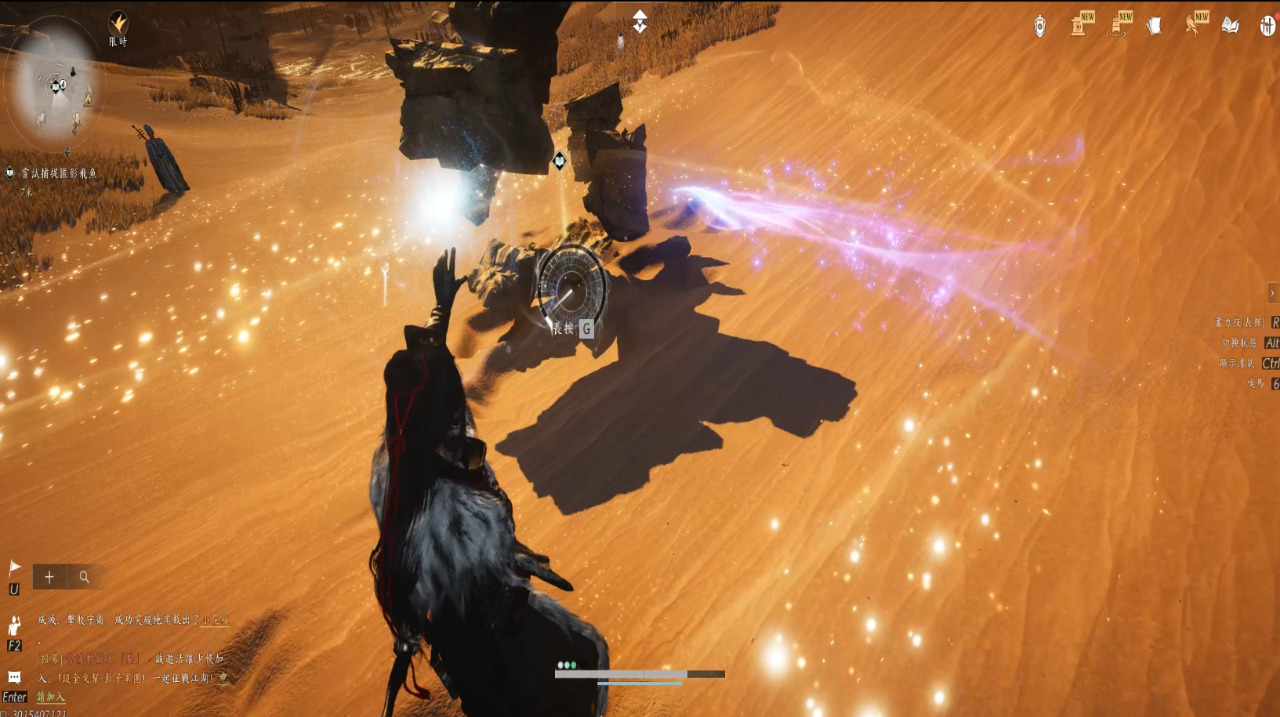Open the chat speech bubble icon

tap(14, 677)
